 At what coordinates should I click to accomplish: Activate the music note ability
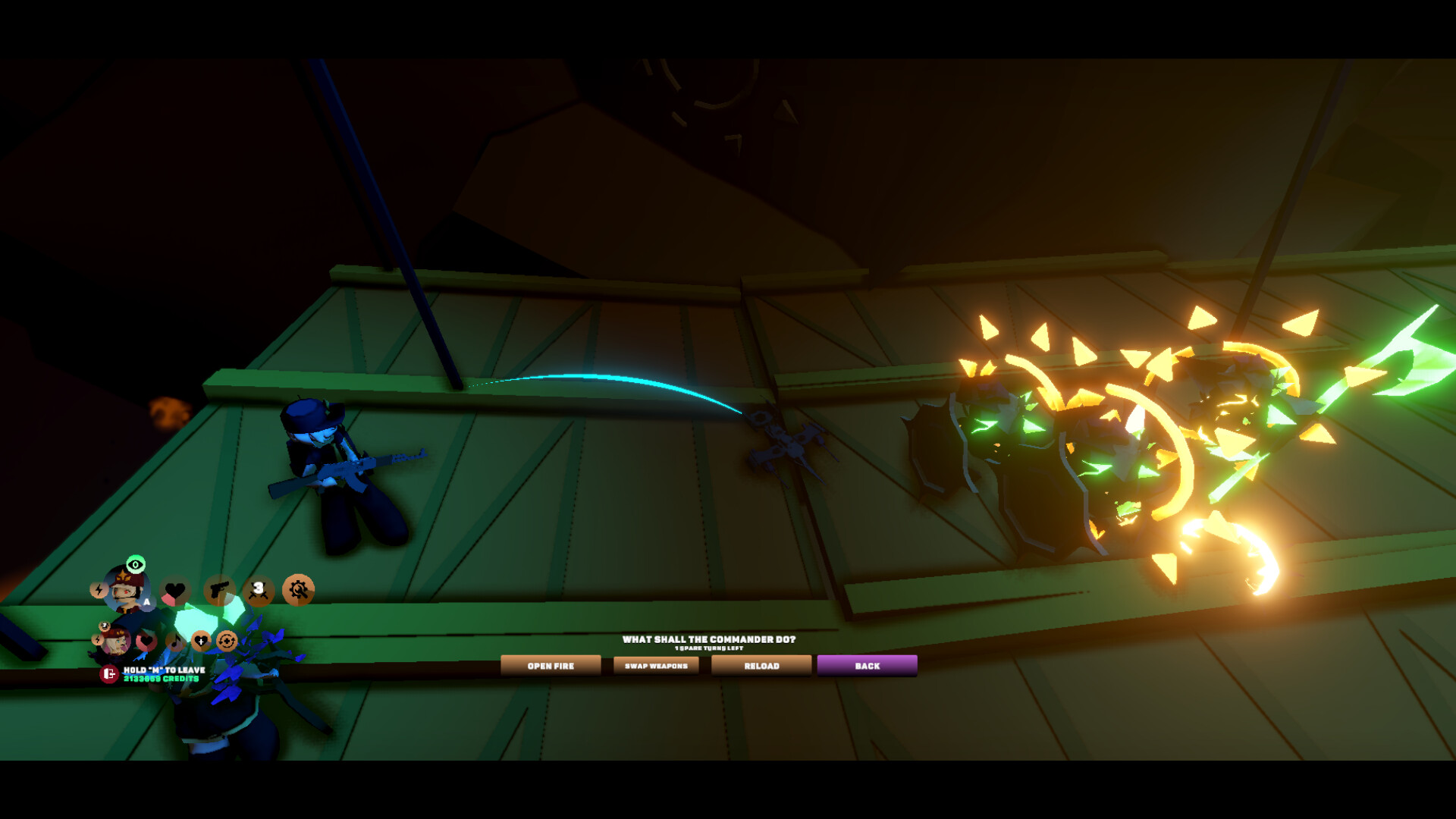(x=175, y=642)
